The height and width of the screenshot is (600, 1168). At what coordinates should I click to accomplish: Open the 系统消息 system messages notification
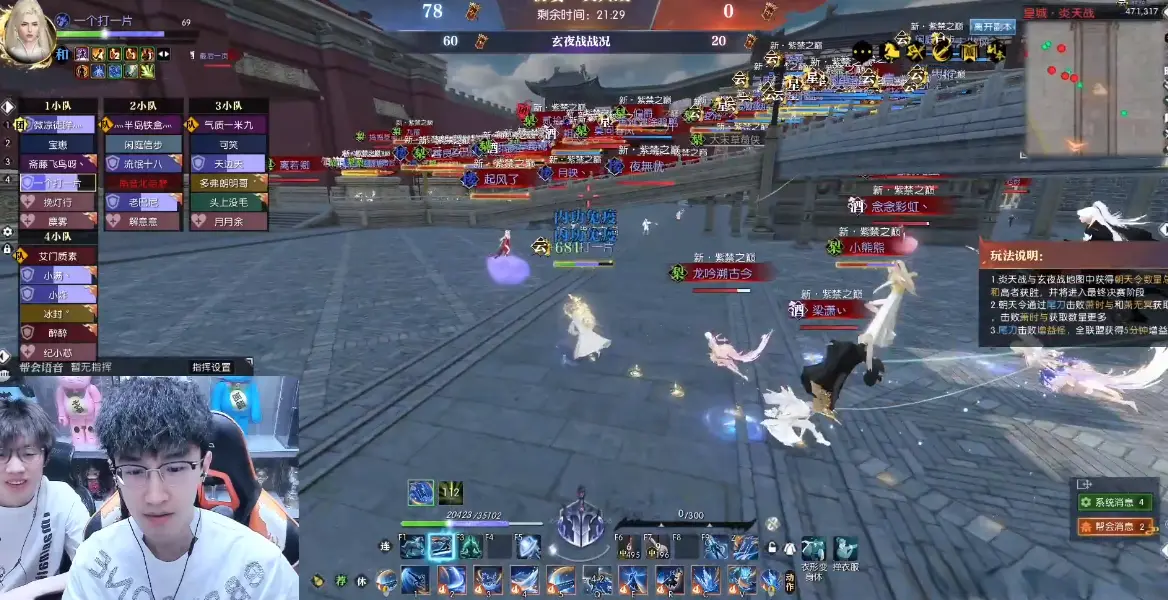tap(1115, 502)
